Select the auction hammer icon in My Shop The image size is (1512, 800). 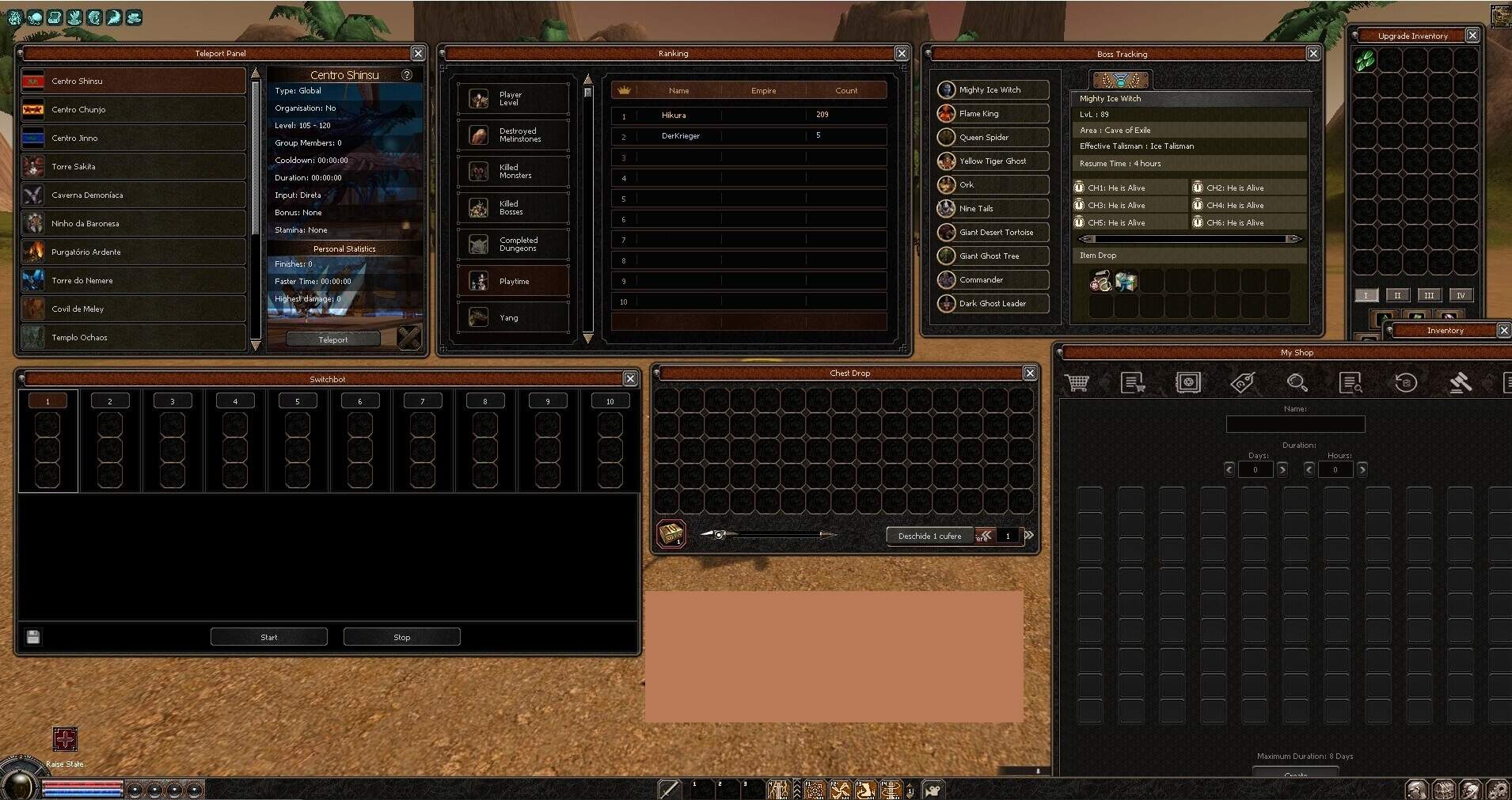click(x=1461, y=383)
